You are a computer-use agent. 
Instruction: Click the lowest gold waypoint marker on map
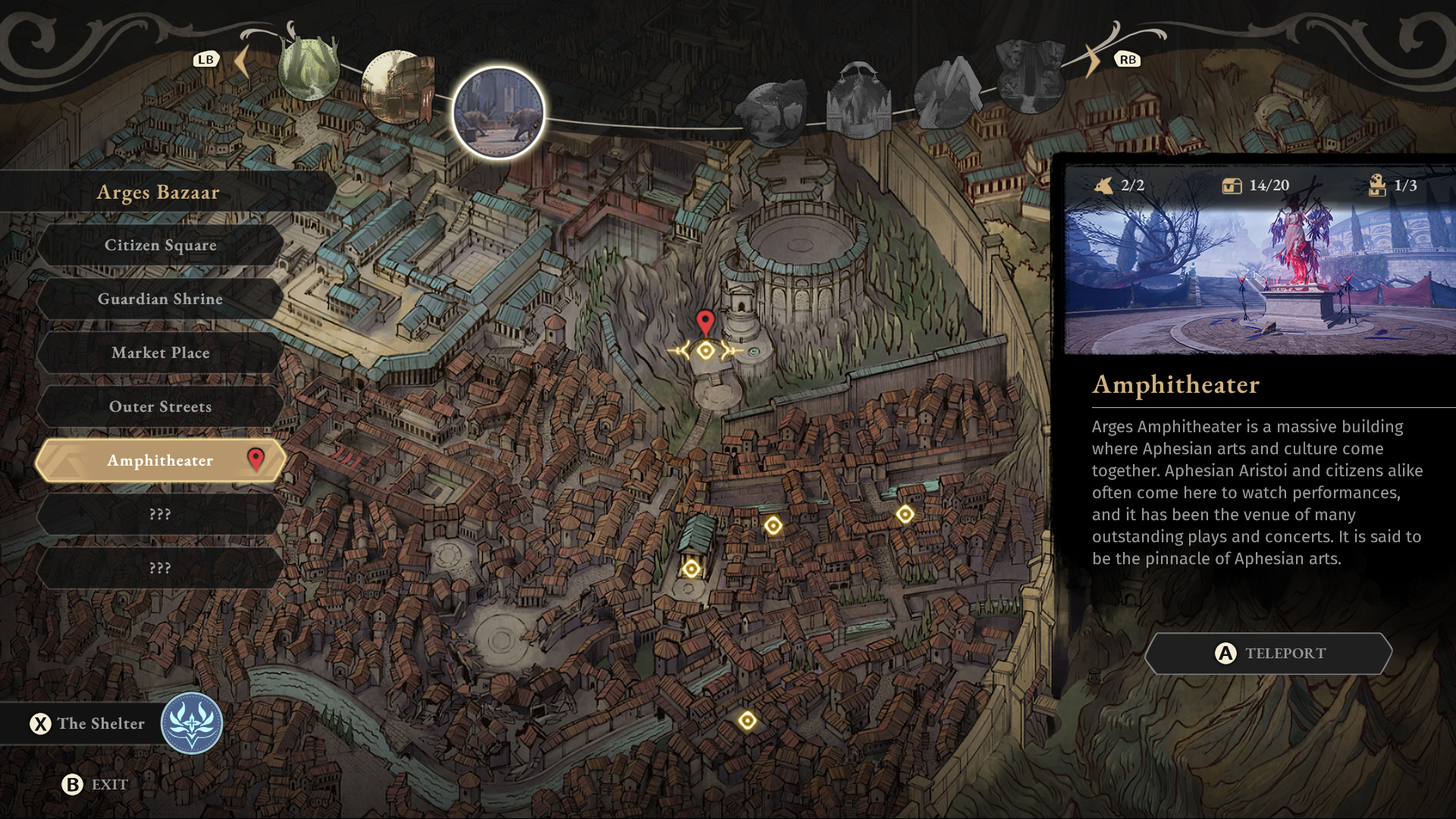point(747,720)
